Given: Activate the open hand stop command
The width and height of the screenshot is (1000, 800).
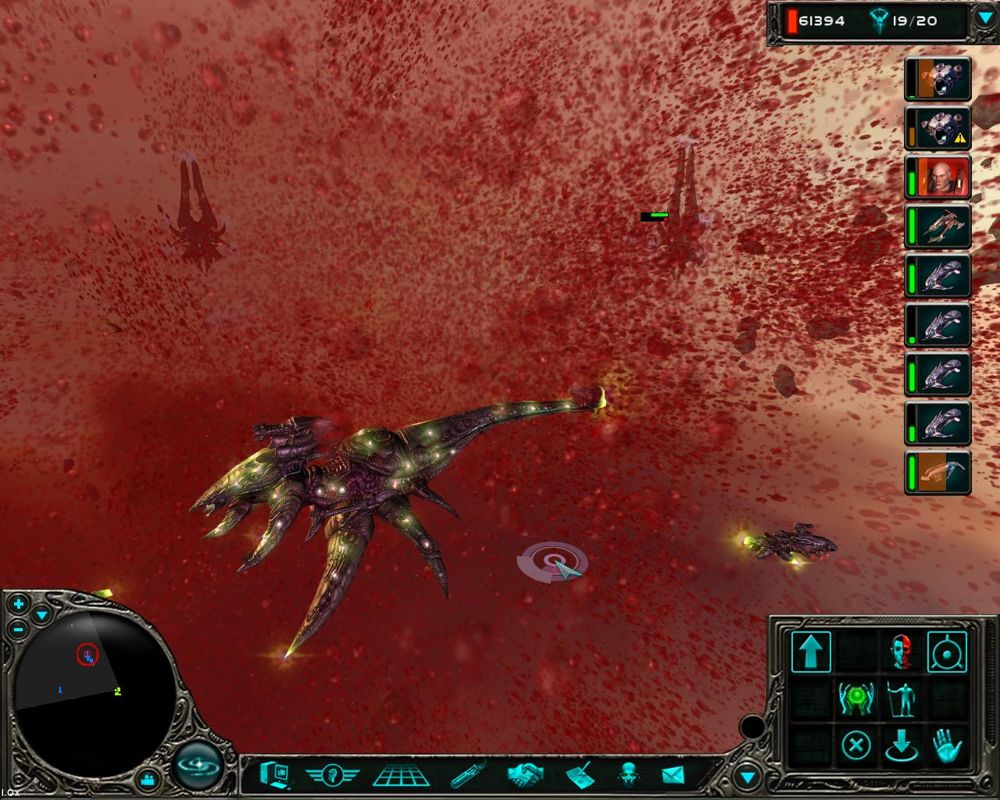Looking at the screenshot, I should click(x=946, y=744).
